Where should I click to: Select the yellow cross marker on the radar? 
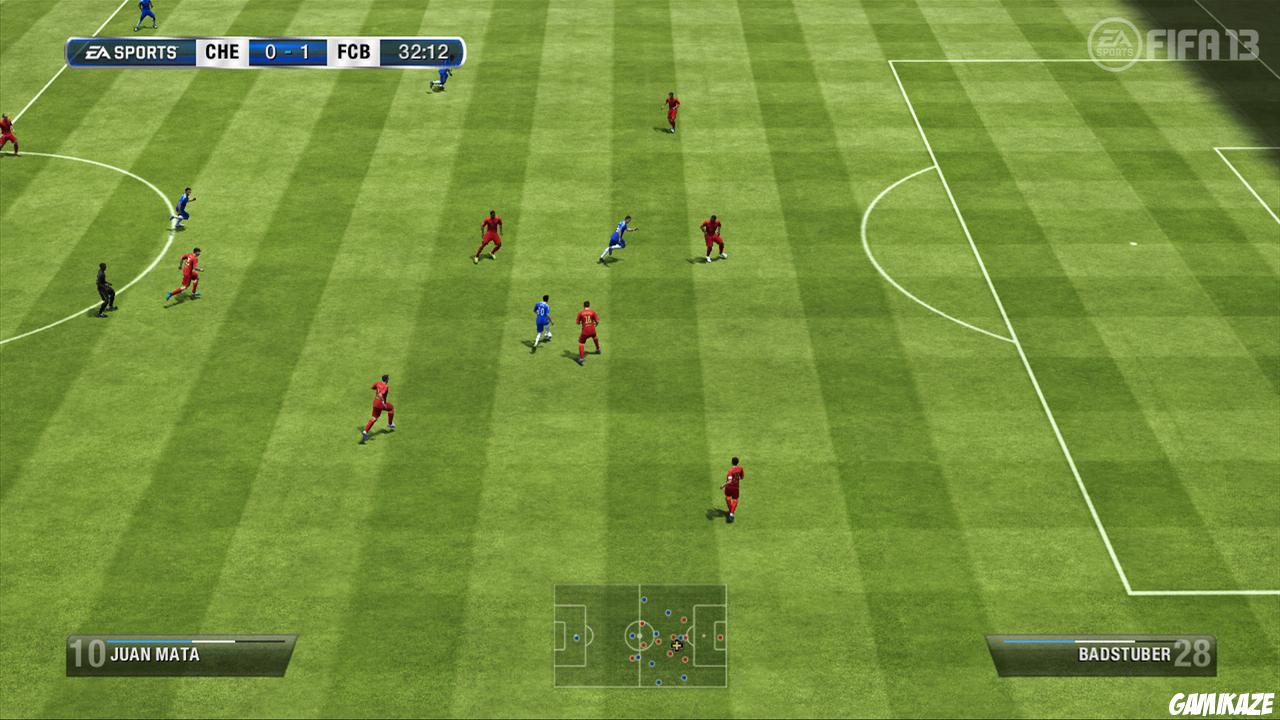coord(677,645)
